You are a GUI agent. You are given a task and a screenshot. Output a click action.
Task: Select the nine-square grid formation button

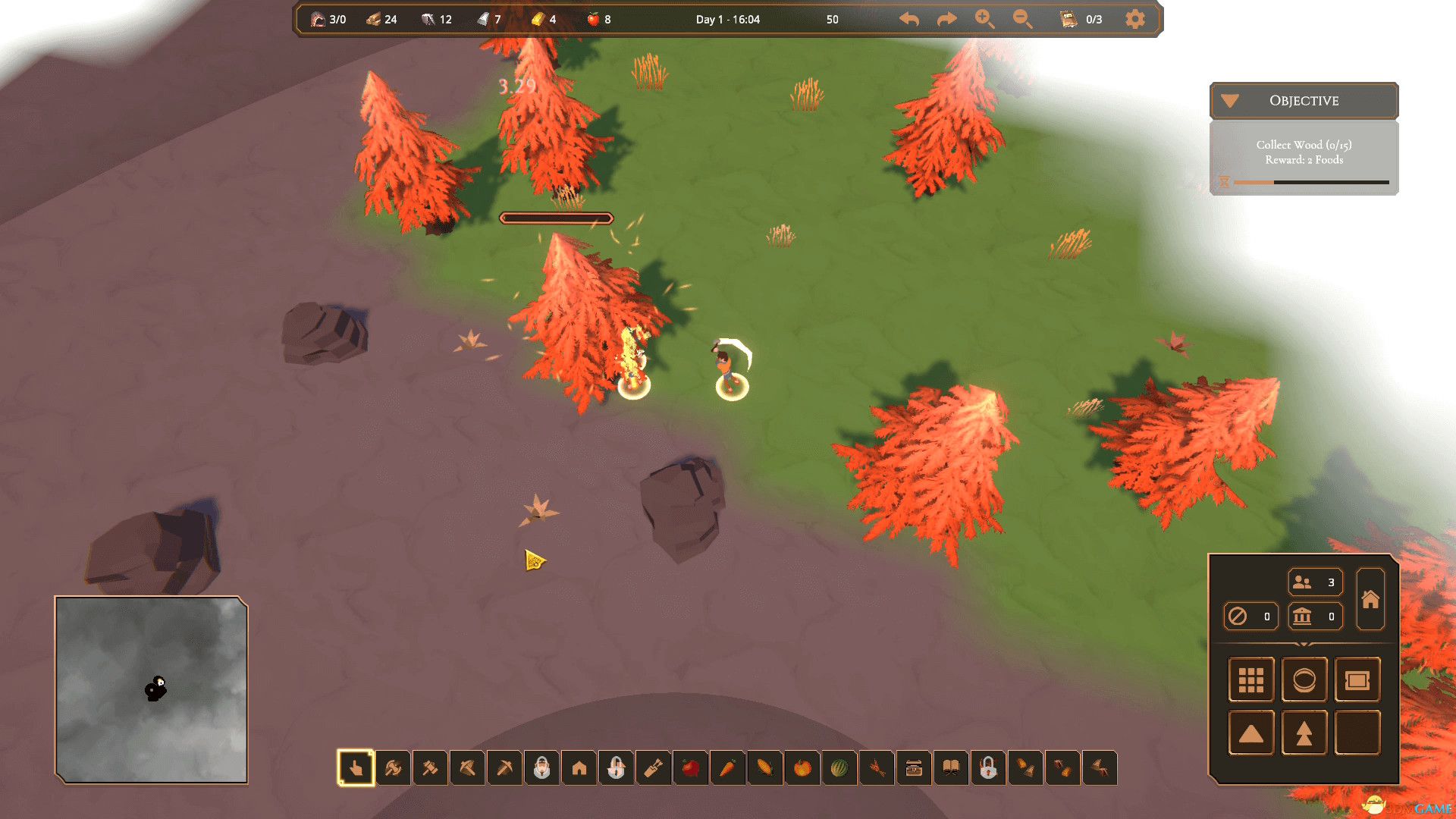(1250, 679)
